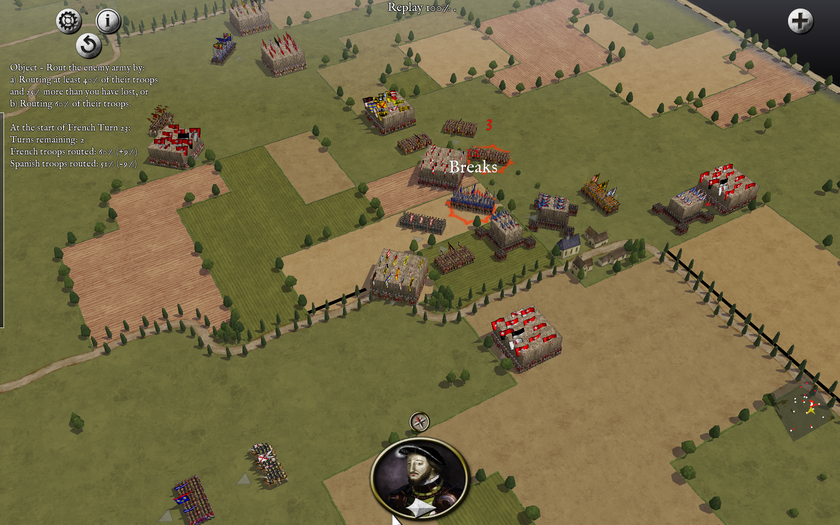Click the plus button in the corner

[800, 20]
